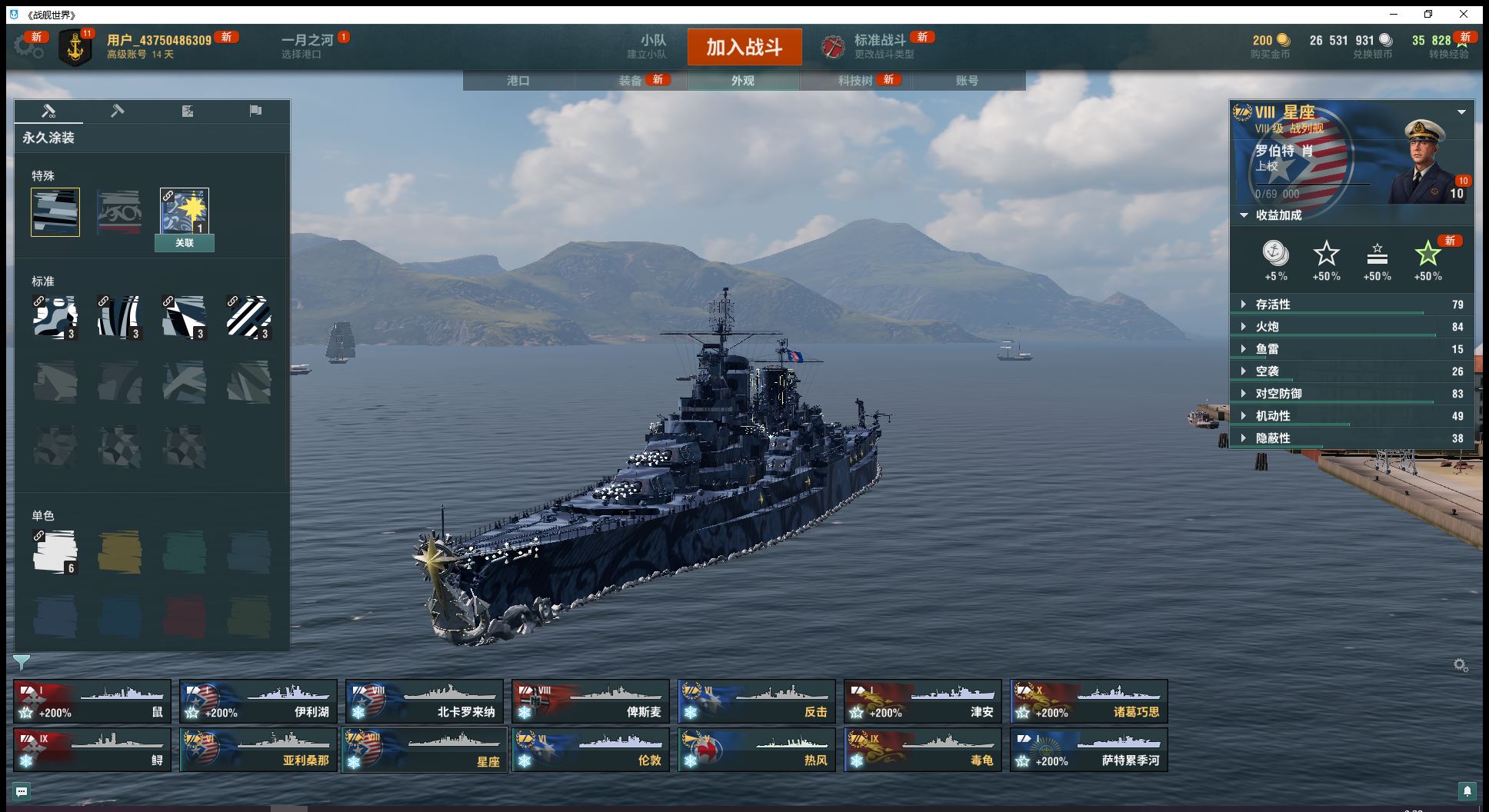
Task: Choose the white monochrome paint swatch
Action: [x=55, y=551]
